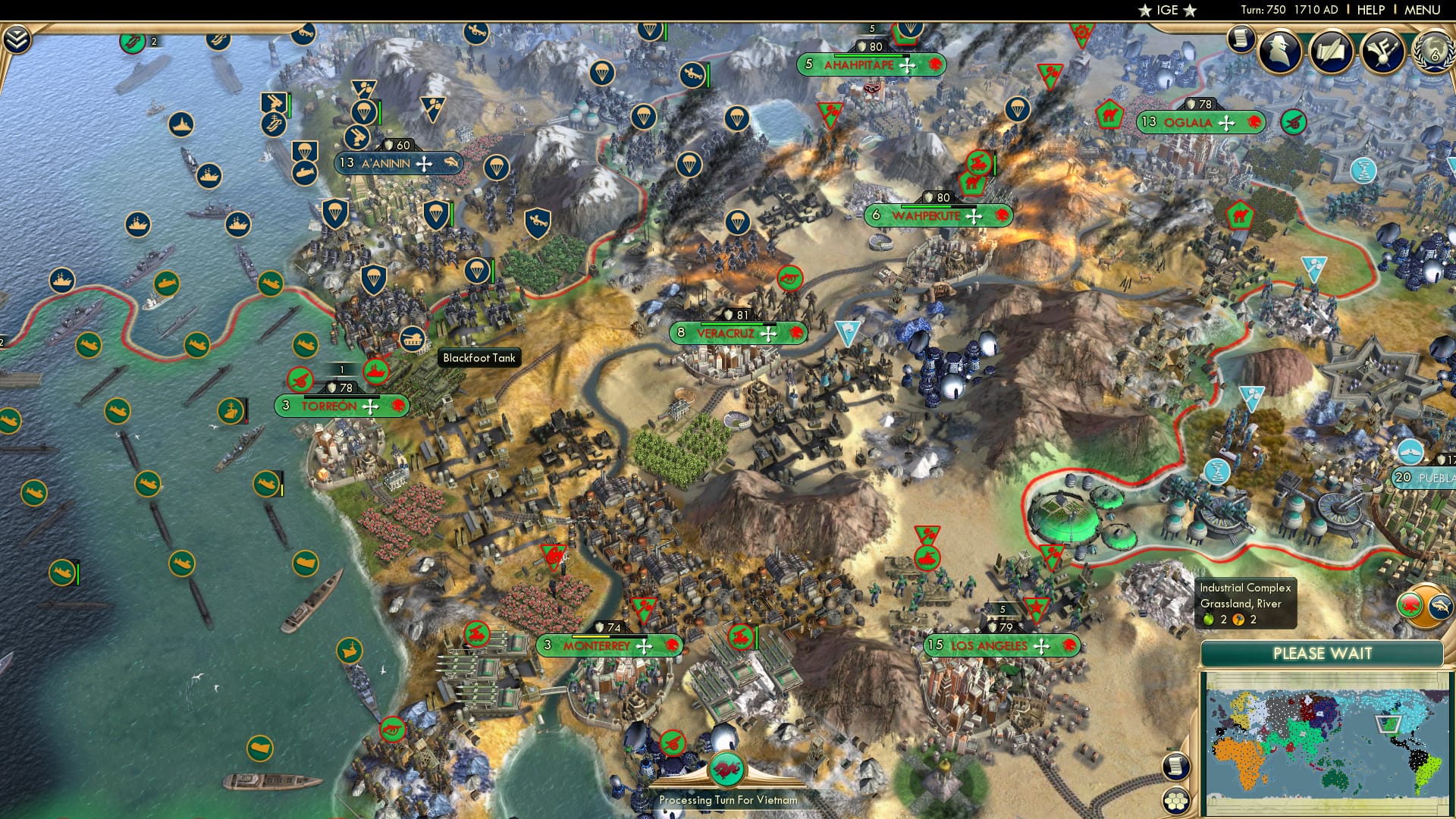
Task: Open the Torreón city banner
Action: coord(341,406)
